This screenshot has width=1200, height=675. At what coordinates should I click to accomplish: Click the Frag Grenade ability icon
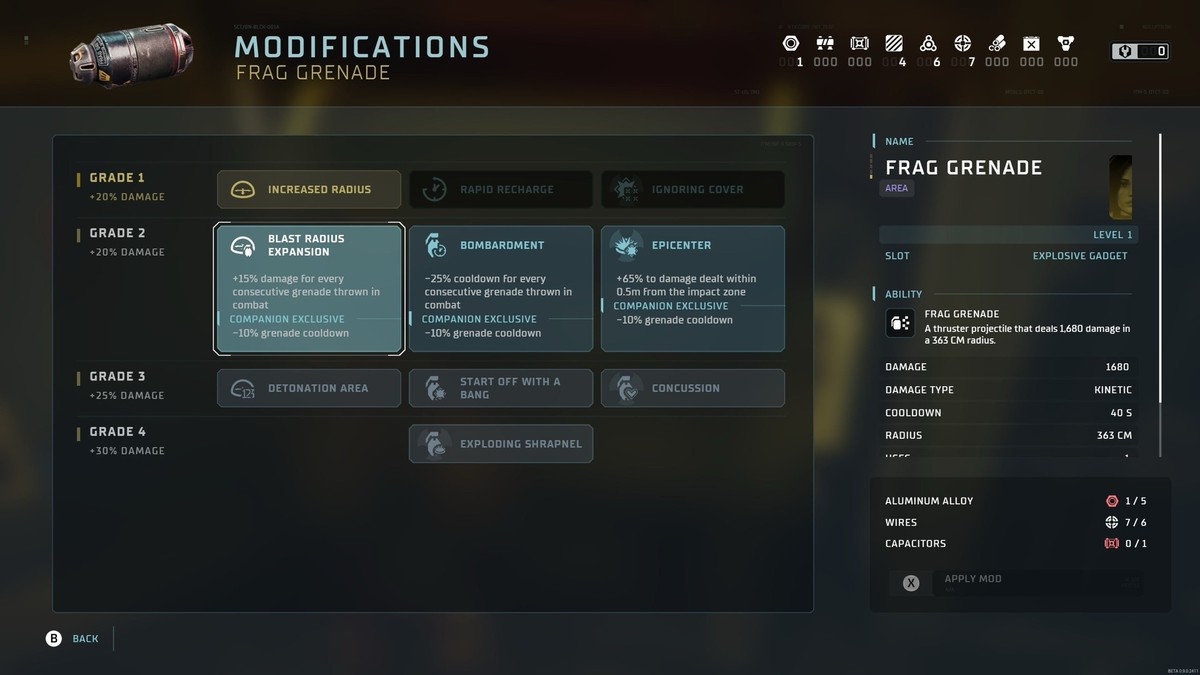pos(899,323)
